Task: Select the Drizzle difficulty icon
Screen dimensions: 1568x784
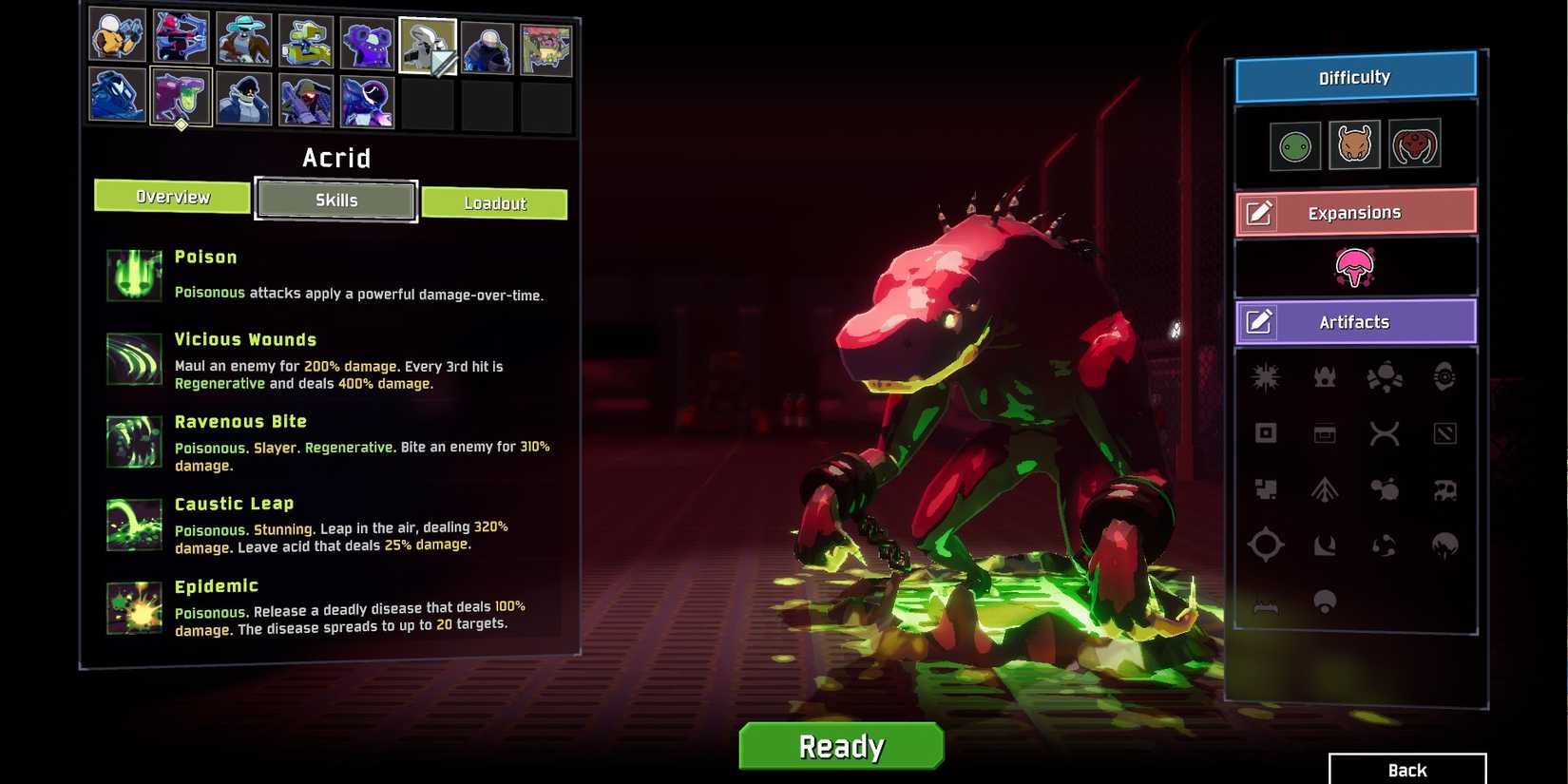Action: click(1294, 143)
